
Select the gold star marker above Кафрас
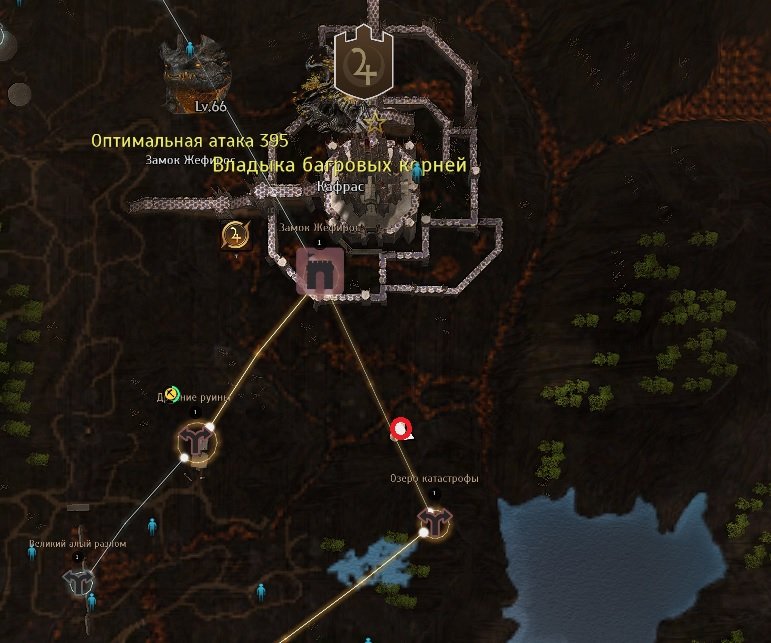point(374,124)
